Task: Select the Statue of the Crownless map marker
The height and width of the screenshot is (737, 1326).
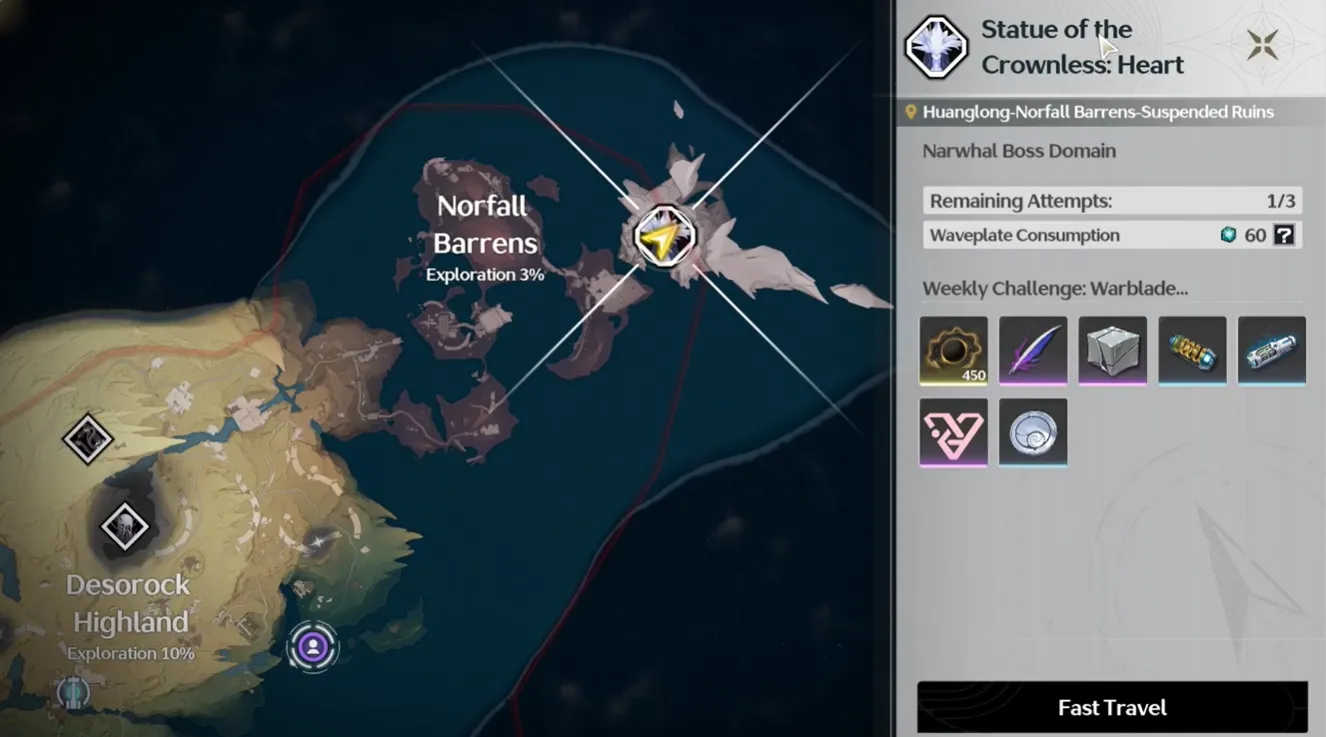Action: (665, 237)
